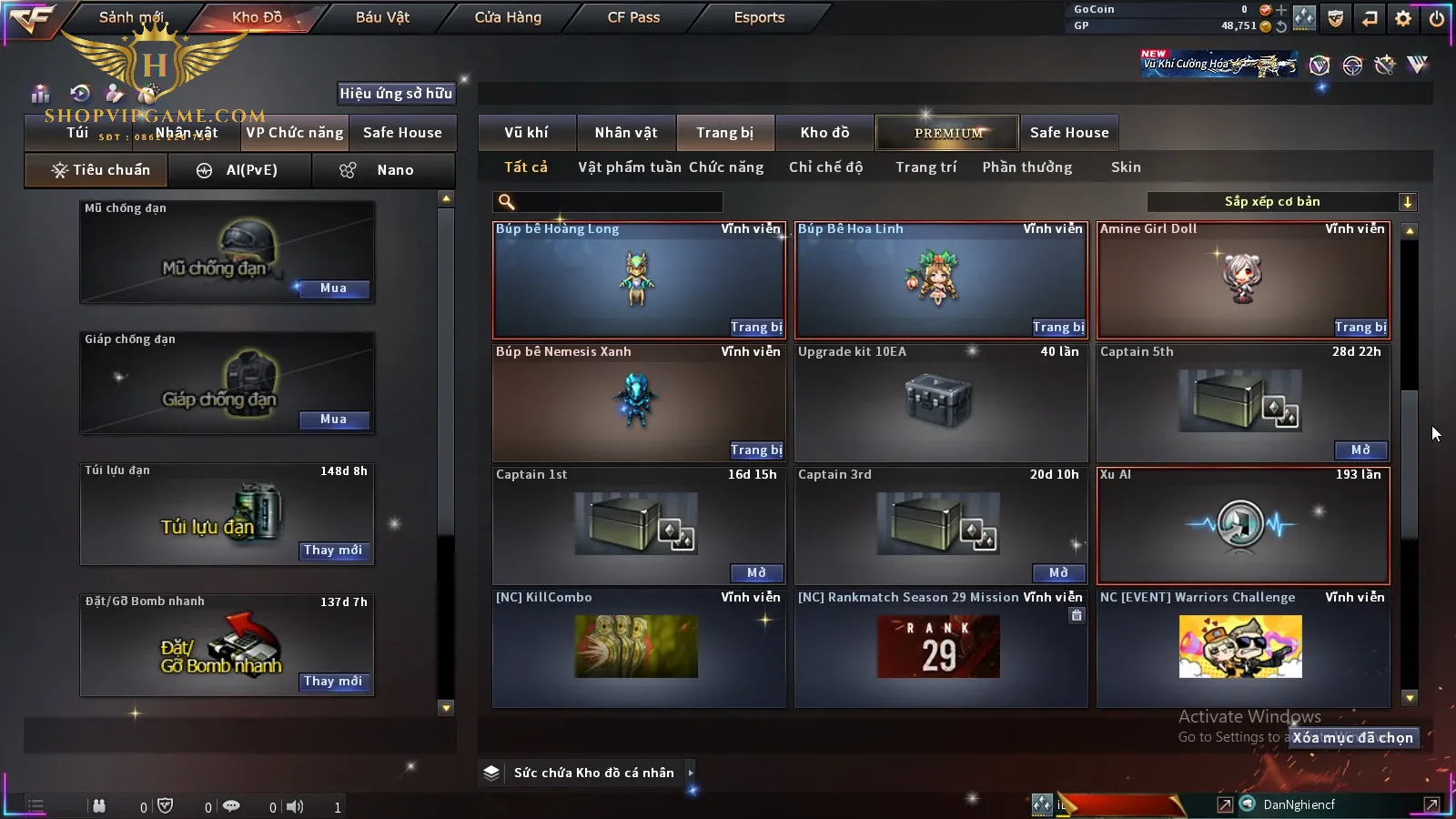Buy the Mũ chống đạn helmet
Screen dimensions: 1456x819
[x=332, y=288]
